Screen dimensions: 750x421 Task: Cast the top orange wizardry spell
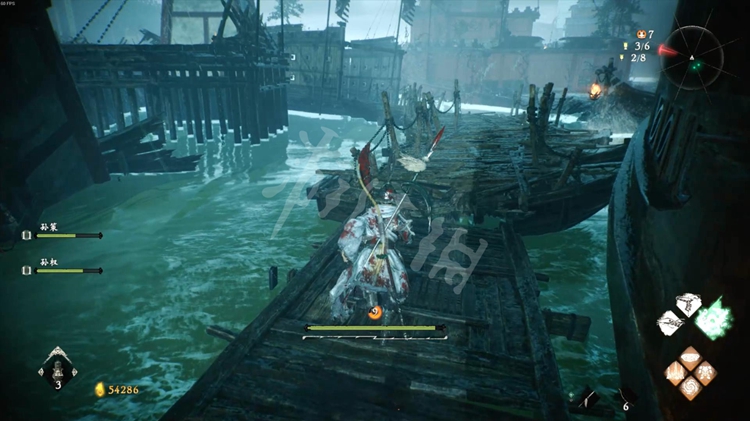pyautogui.click(x=690, y=358)
